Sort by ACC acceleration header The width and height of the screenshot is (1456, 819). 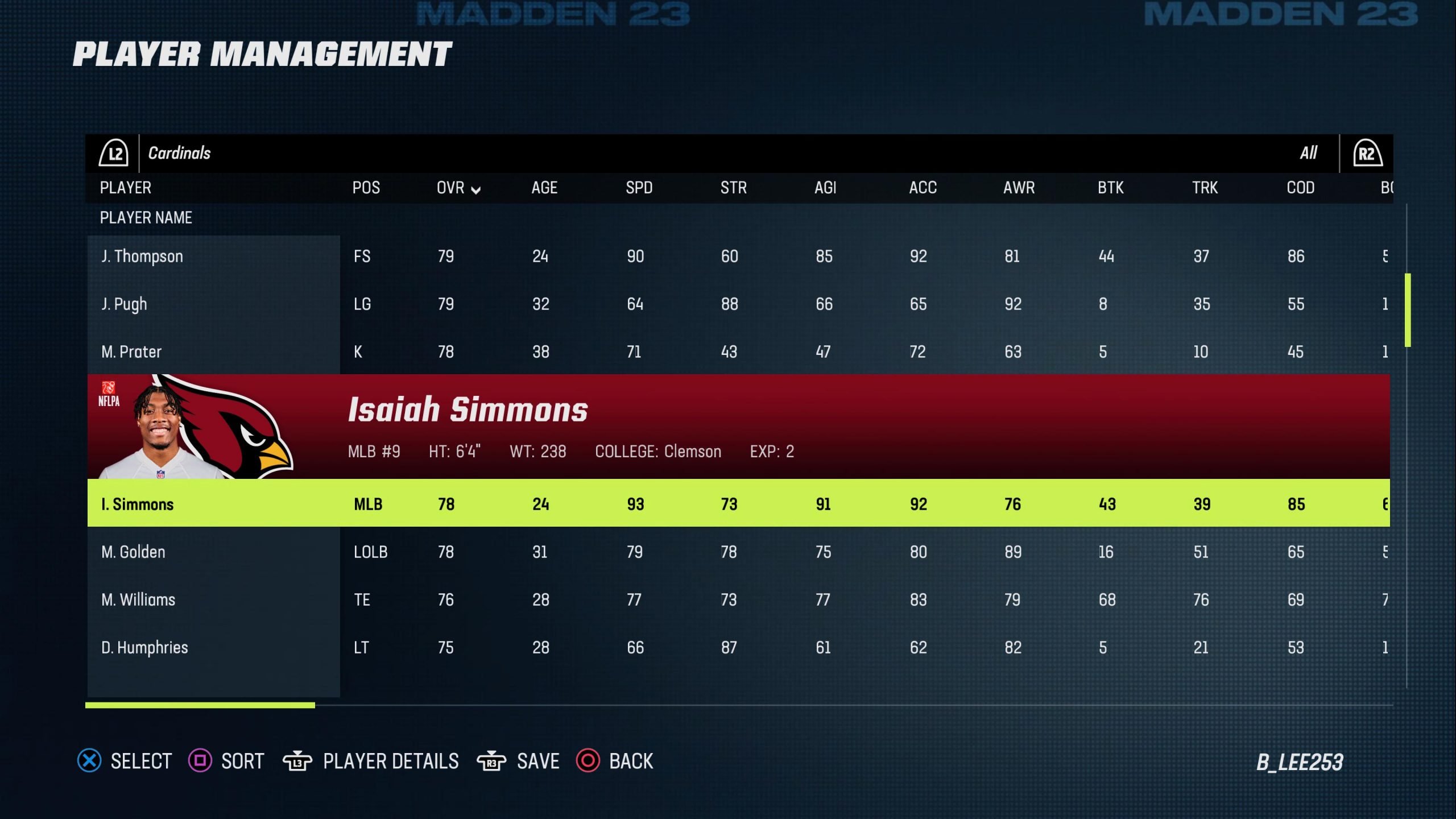tap(923, 188)
